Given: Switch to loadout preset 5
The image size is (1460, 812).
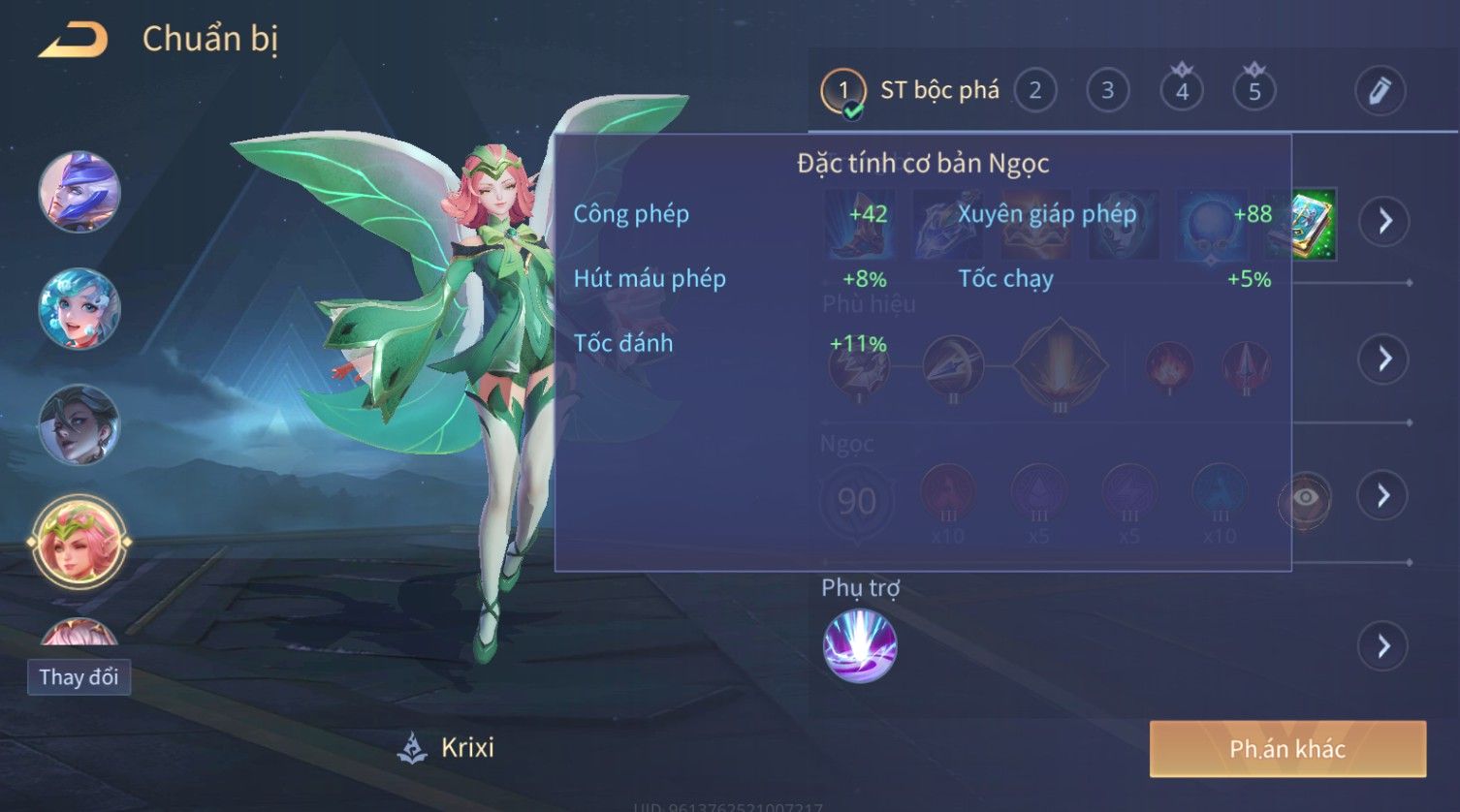Looking at the screenshot, I should [x=1254, y=91].
